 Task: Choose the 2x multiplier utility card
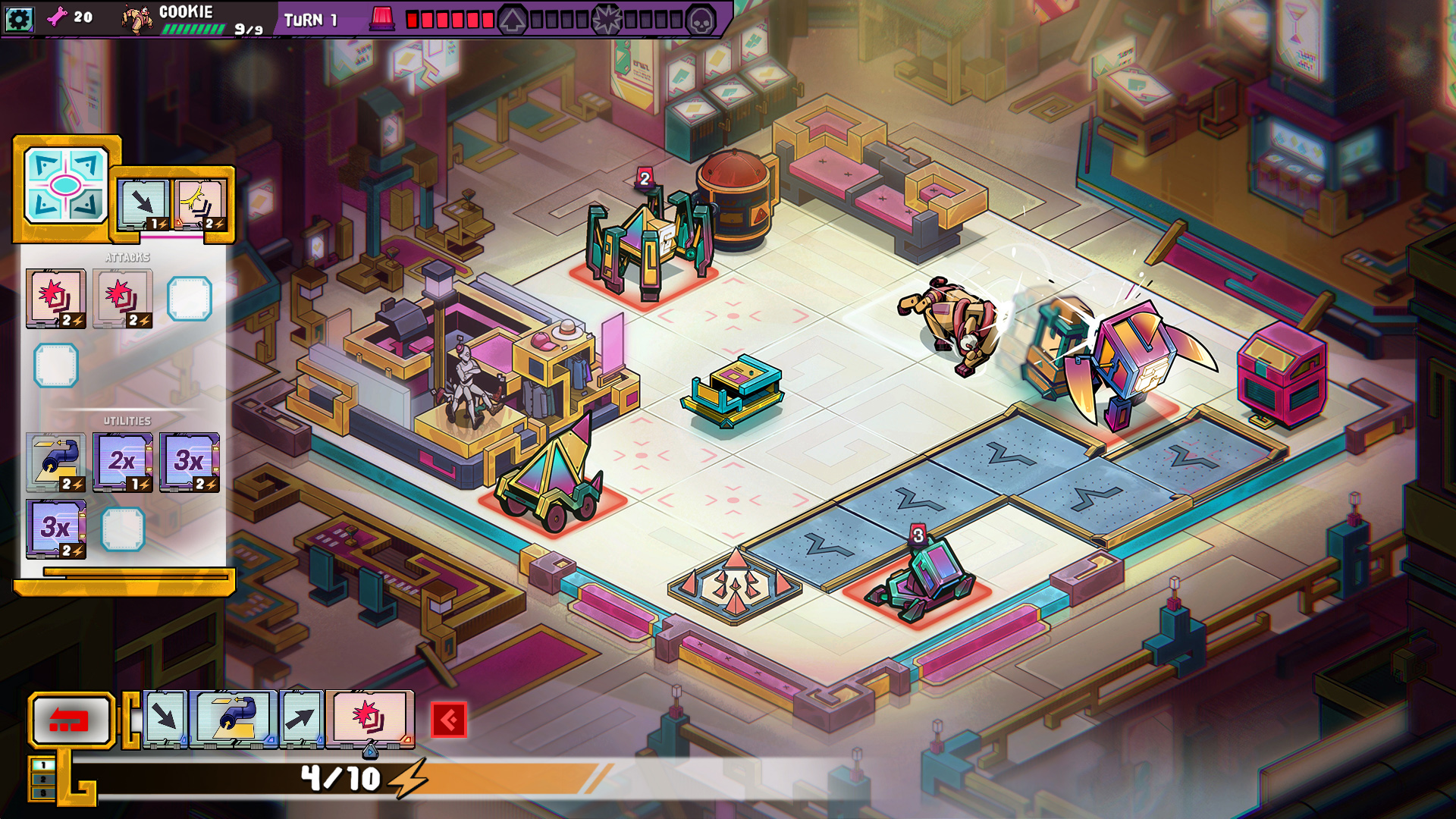click(x=122, y=462)
